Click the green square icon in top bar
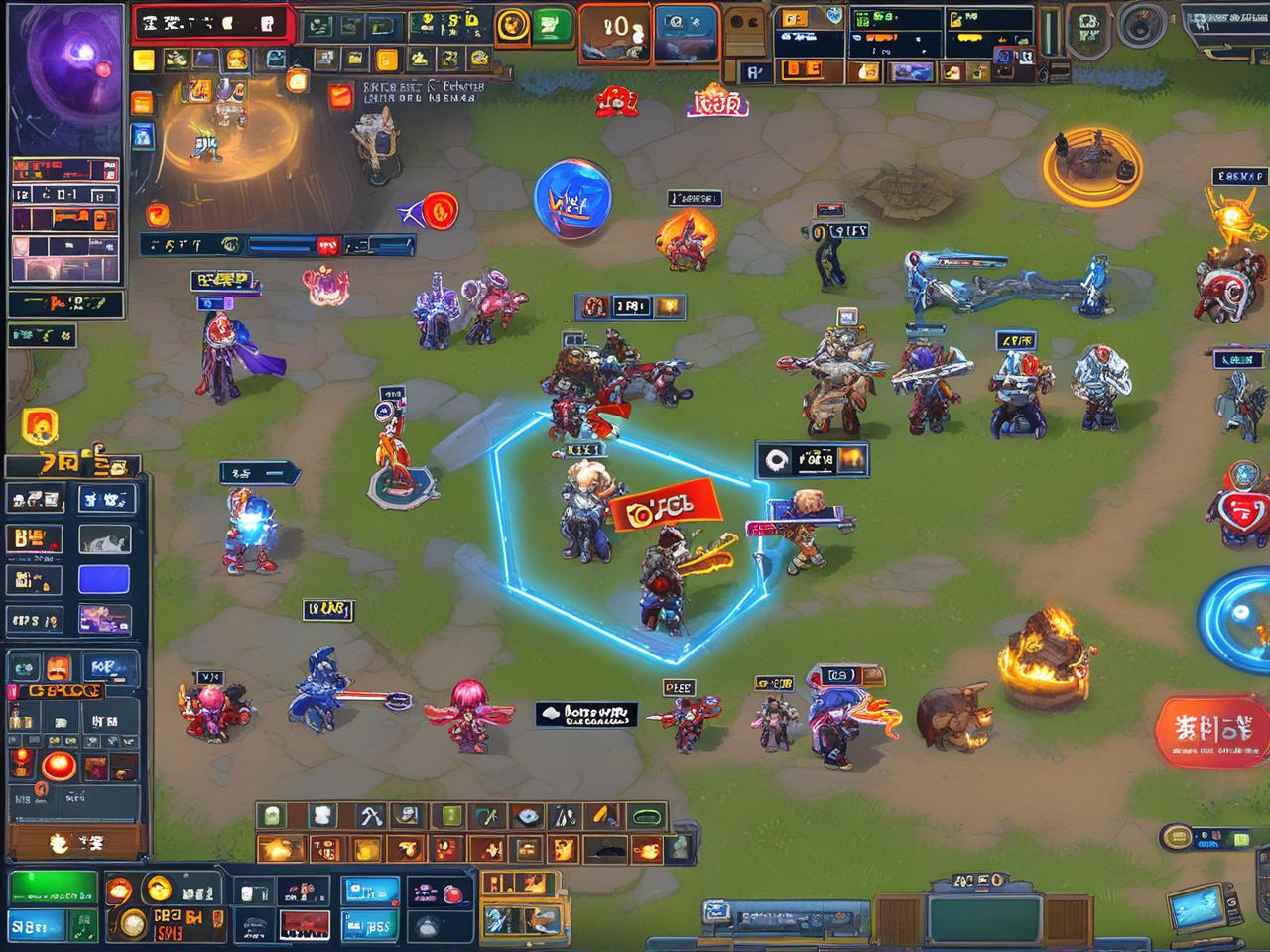 552,26
